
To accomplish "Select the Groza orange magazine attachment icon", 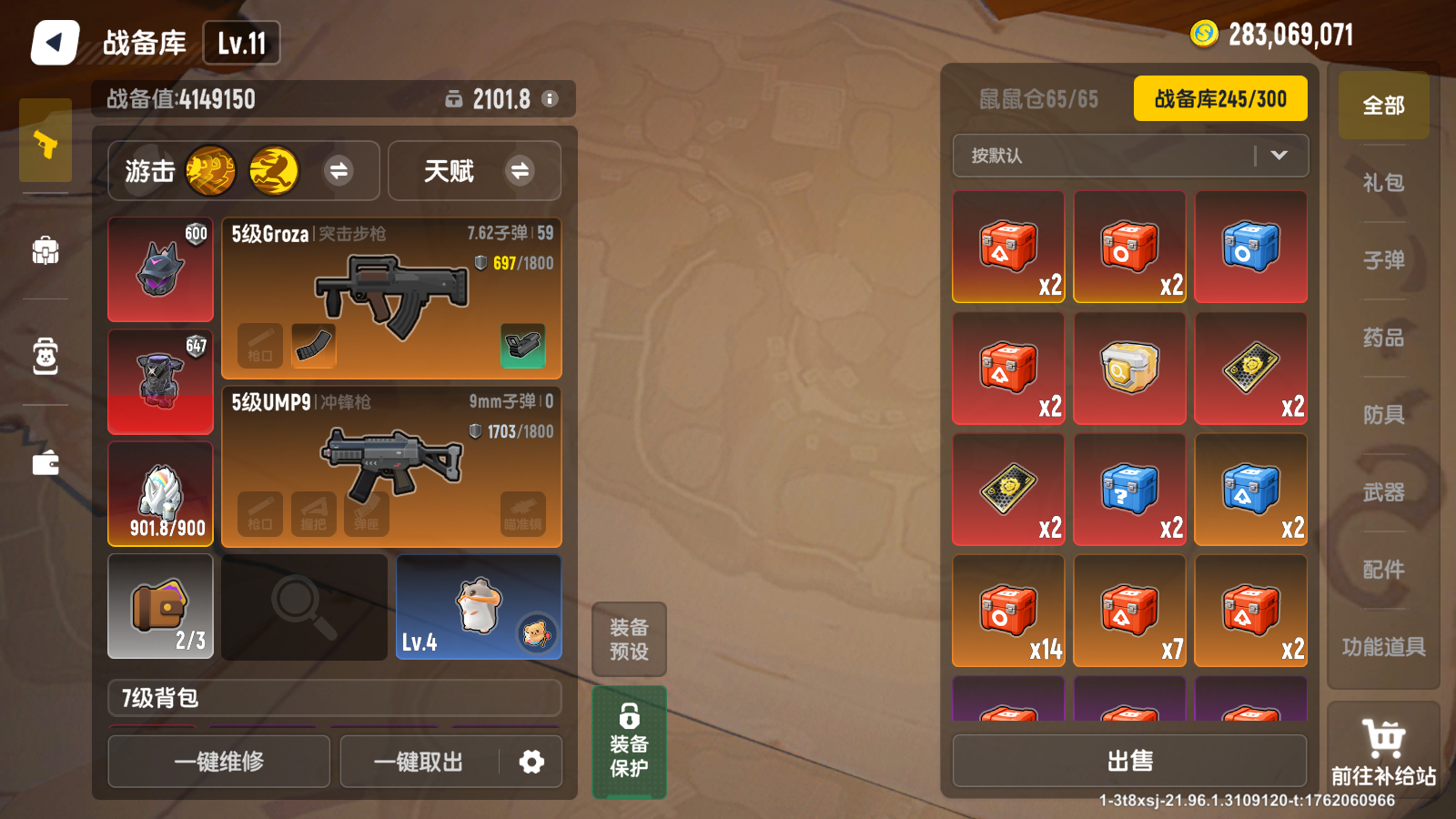I will [312, 346].
